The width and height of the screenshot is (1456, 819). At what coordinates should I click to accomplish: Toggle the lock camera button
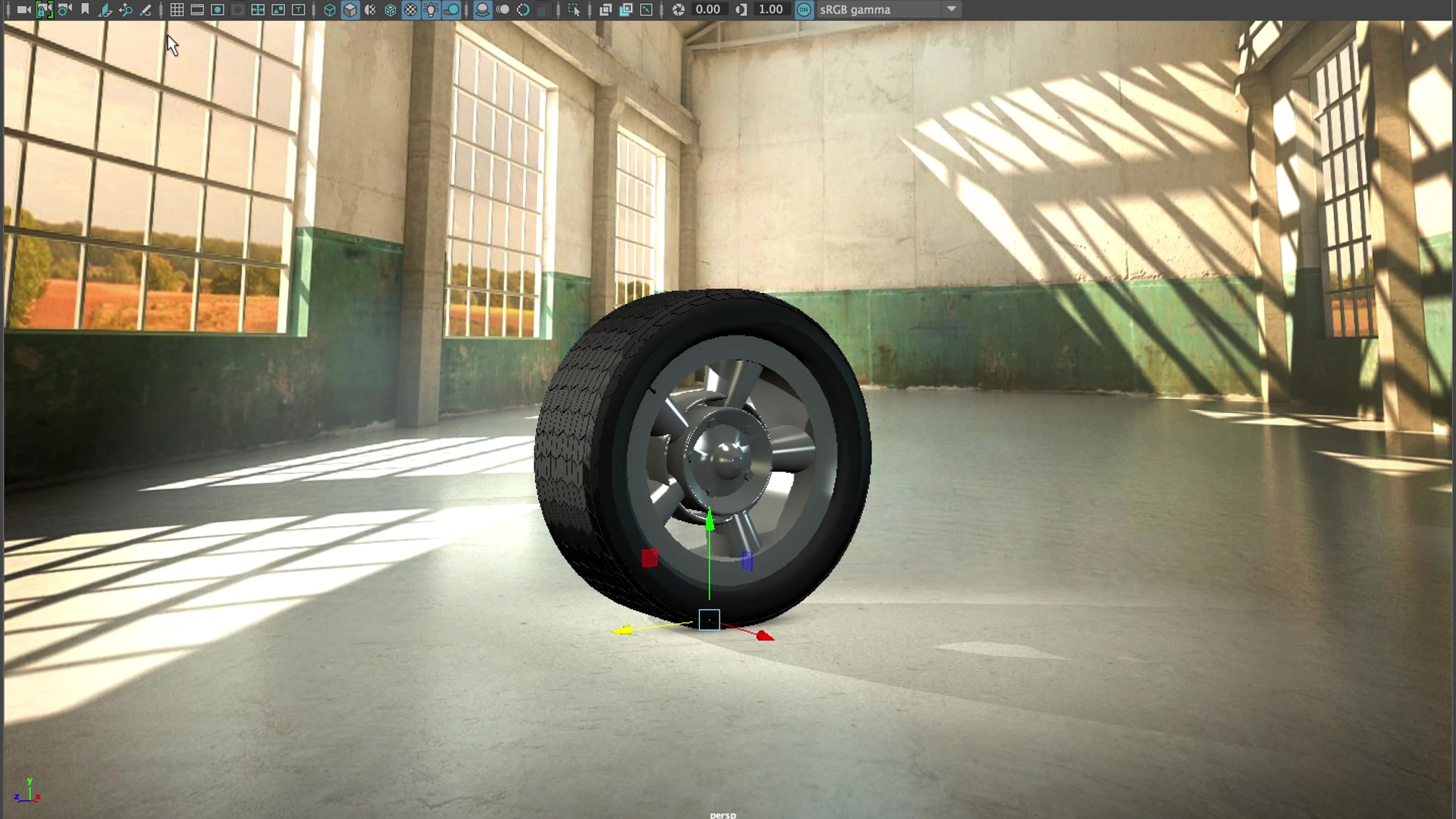pos(44,9)
